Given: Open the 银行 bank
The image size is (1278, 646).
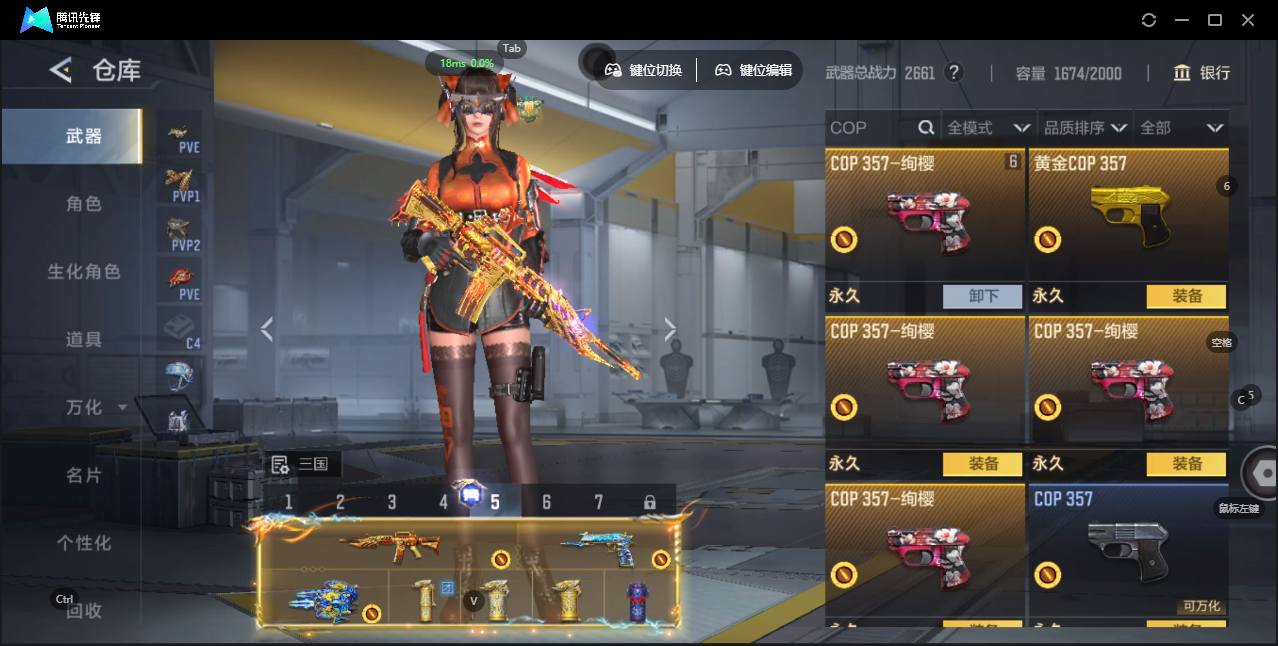Looking at the screenshot, I should coord(1202,73).
